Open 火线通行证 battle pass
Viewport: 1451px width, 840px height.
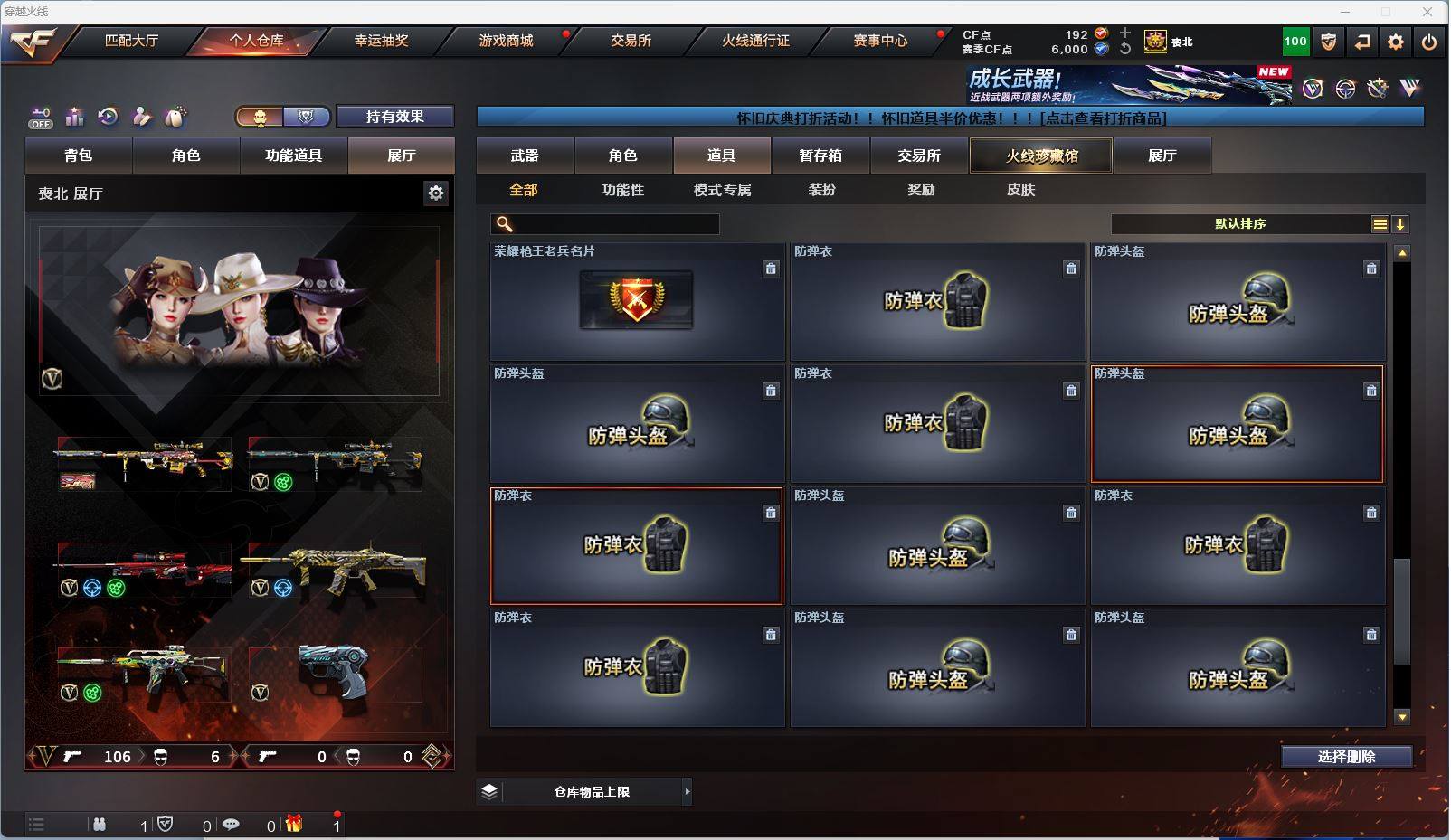755,41
